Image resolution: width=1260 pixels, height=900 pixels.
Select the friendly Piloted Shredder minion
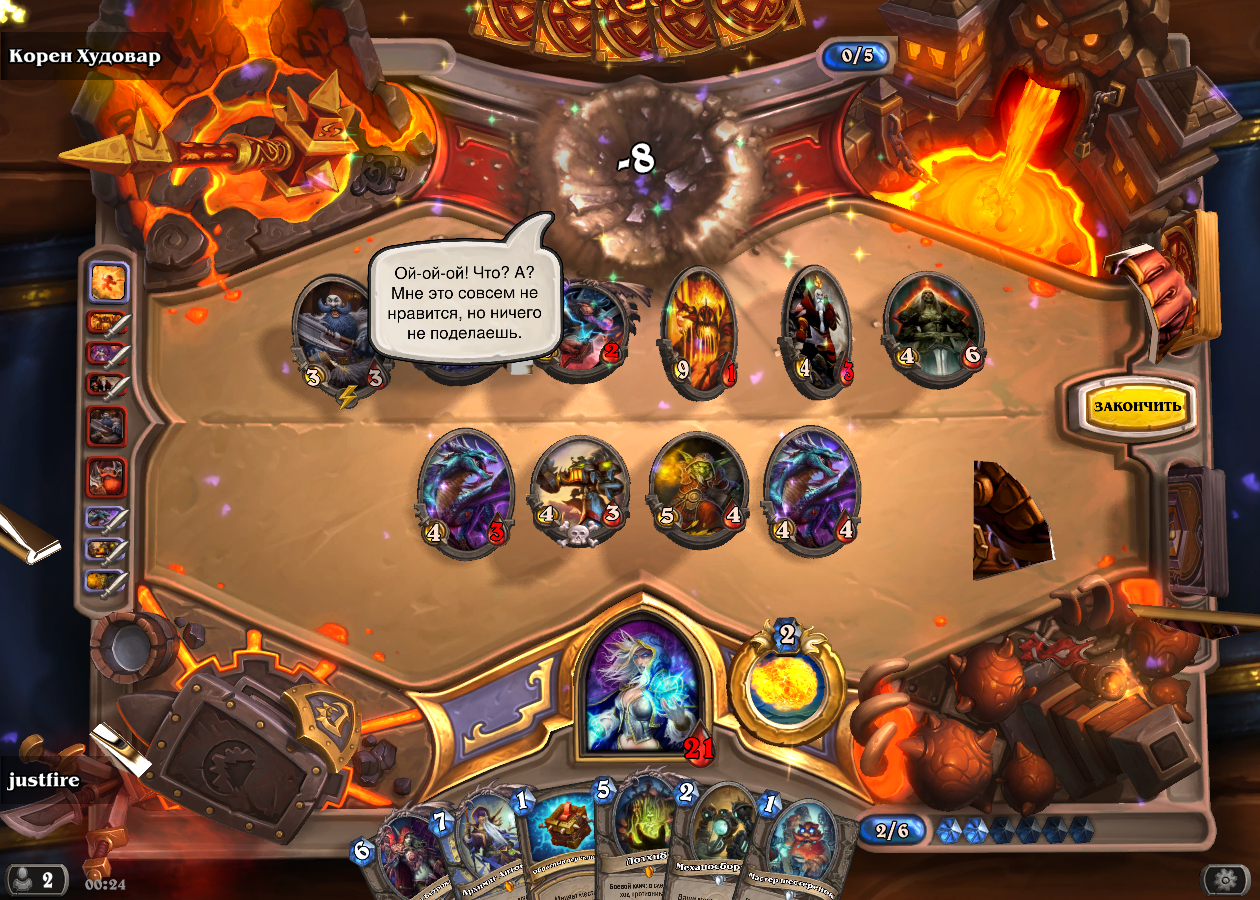580,490
